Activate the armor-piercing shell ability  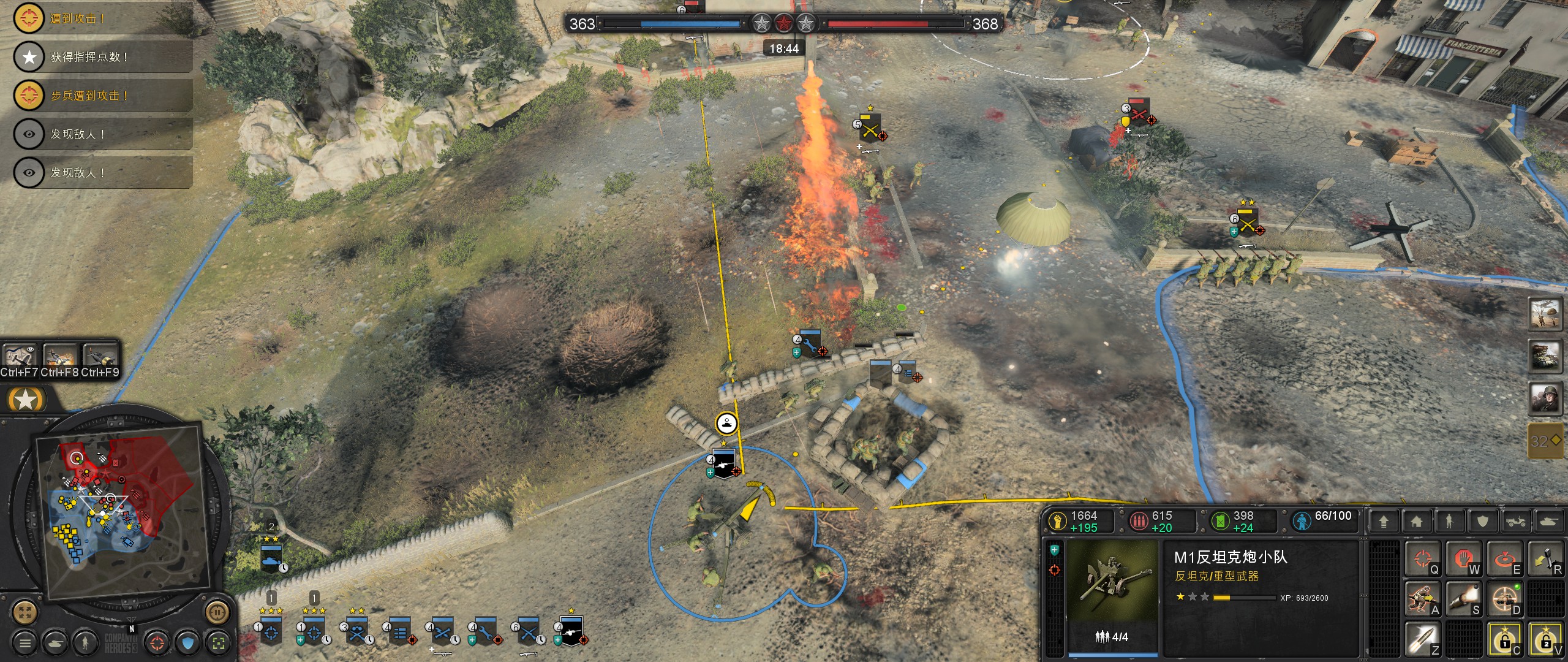pyautogui.click(x=1422, y=638)
